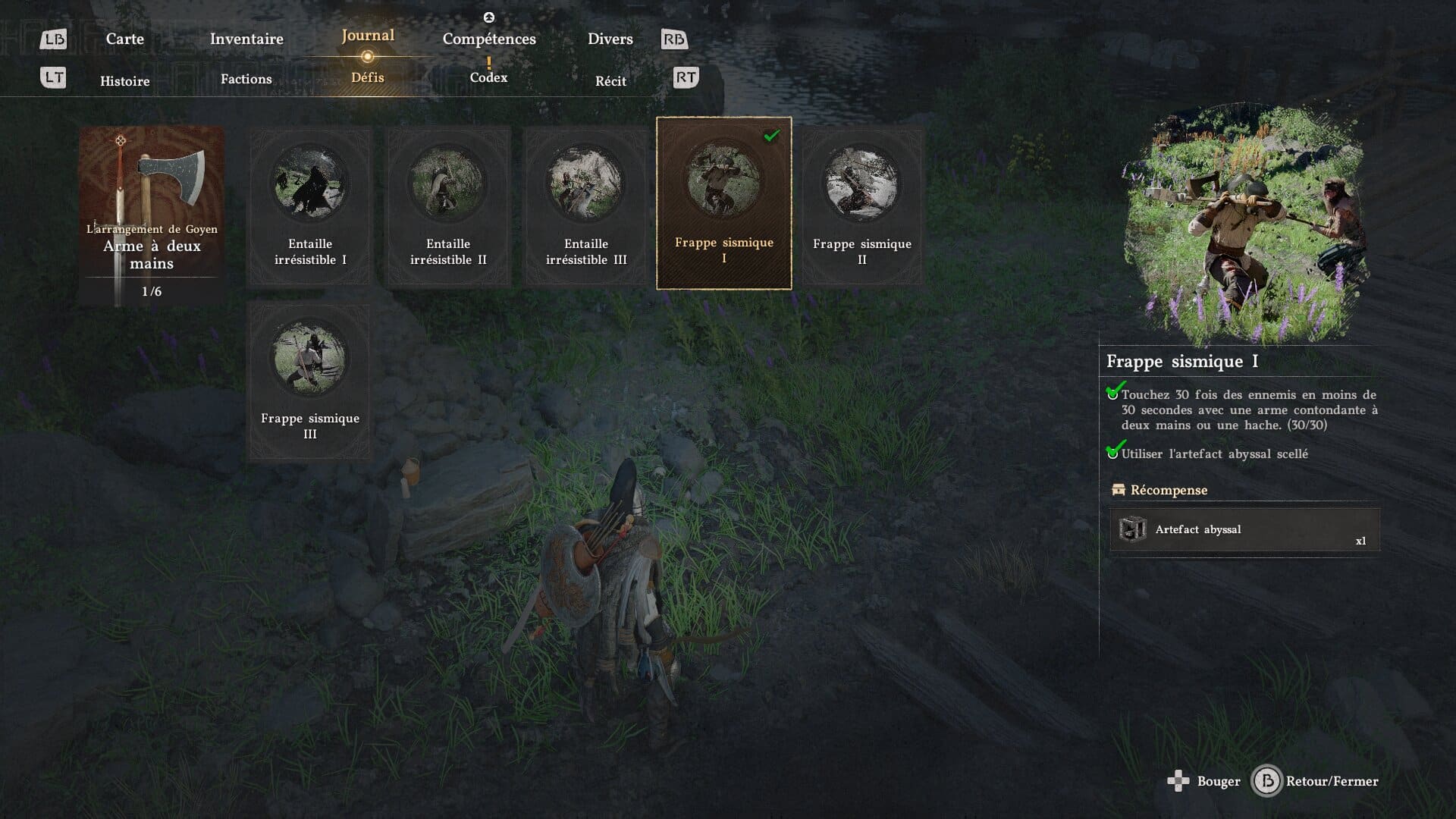The height and width of the screenshot is (819, 1456).
Task: Pick the Entaille irrésistible III challenge
Action: point(586,206)
